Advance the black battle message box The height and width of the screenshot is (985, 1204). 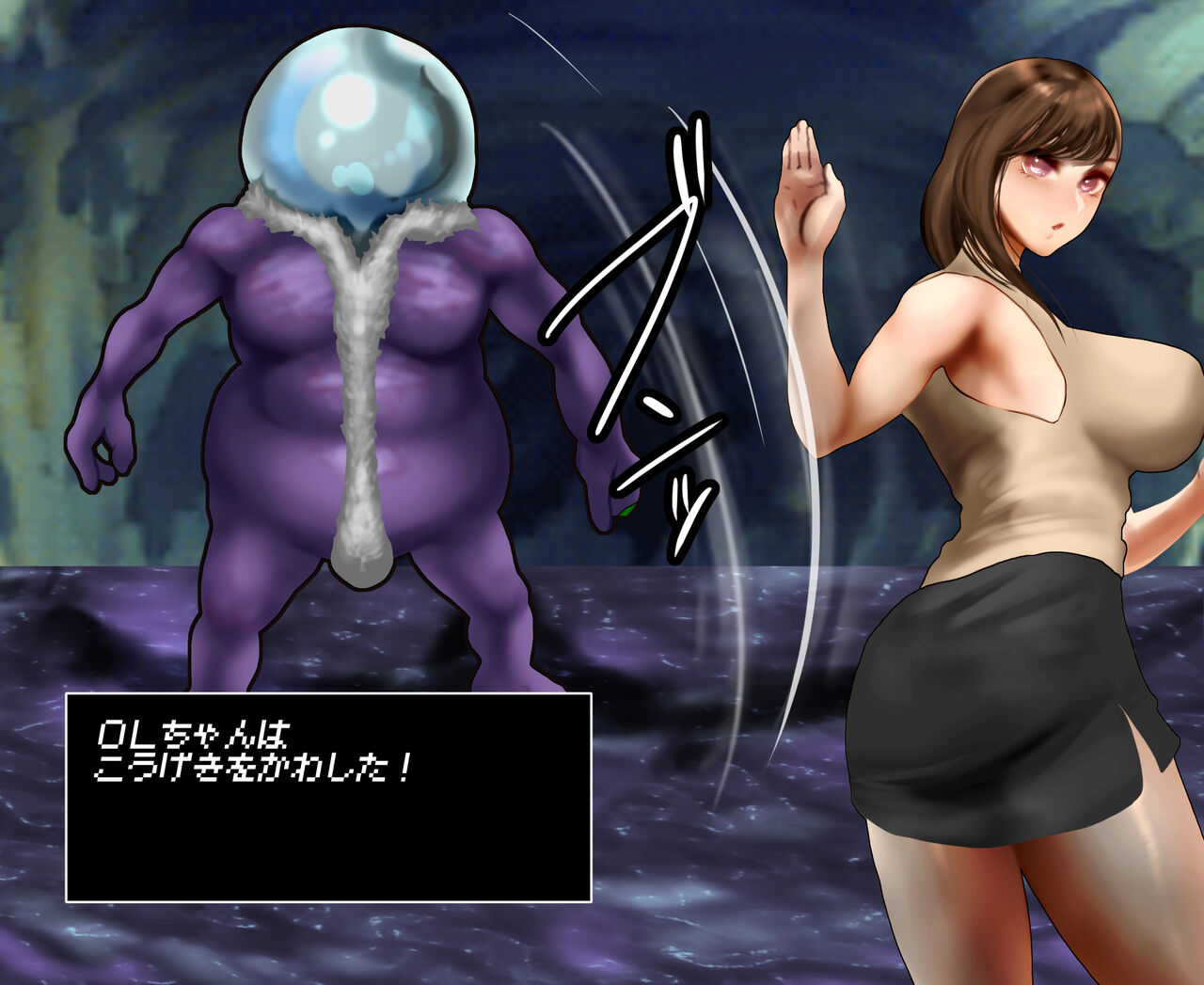328,797
